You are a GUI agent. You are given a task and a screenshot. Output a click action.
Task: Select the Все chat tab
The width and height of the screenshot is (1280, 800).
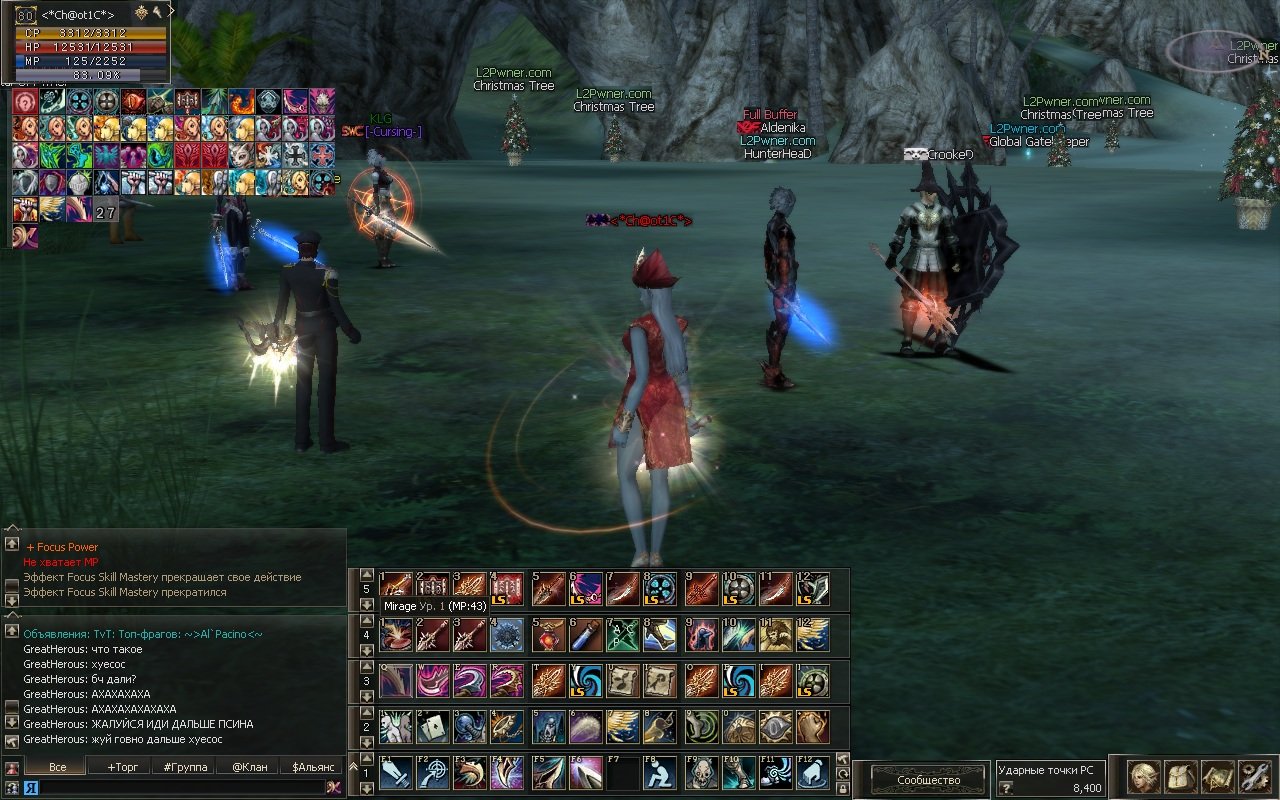point(57,767)
